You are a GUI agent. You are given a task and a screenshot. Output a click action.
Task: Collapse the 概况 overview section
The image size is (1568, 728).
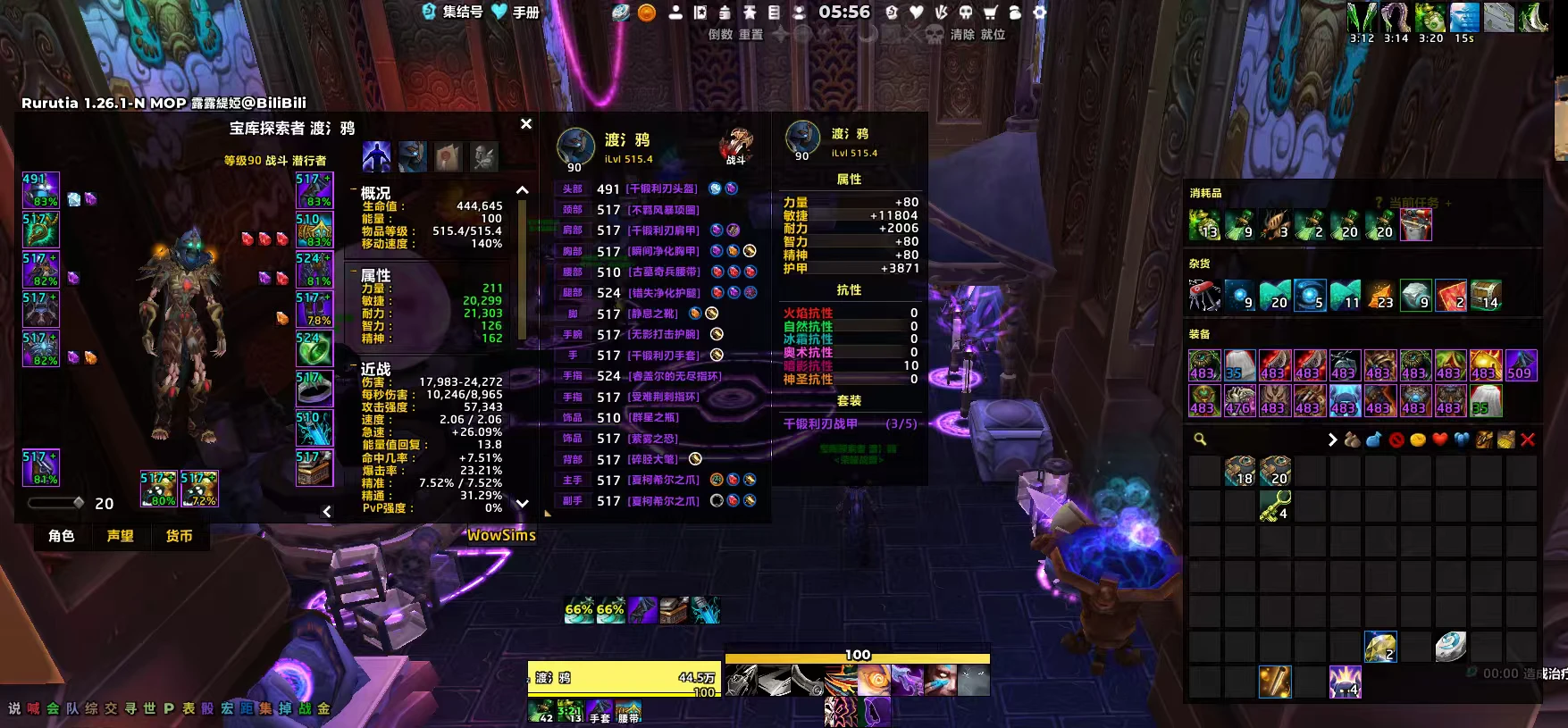(354, 192)
